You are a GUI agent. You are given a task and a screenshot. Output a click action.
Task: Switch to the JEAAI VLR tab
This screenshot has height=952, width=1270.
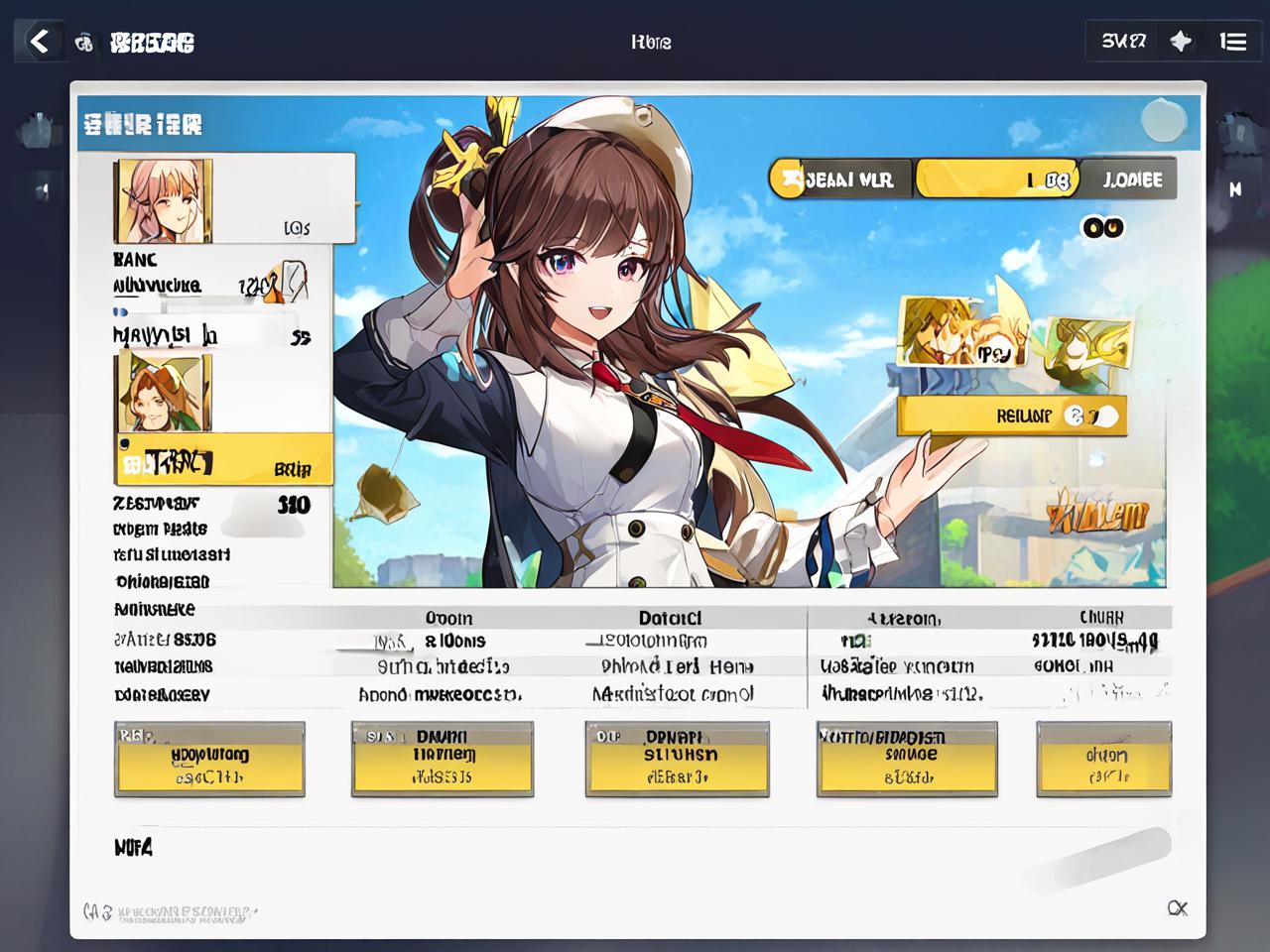840,179
